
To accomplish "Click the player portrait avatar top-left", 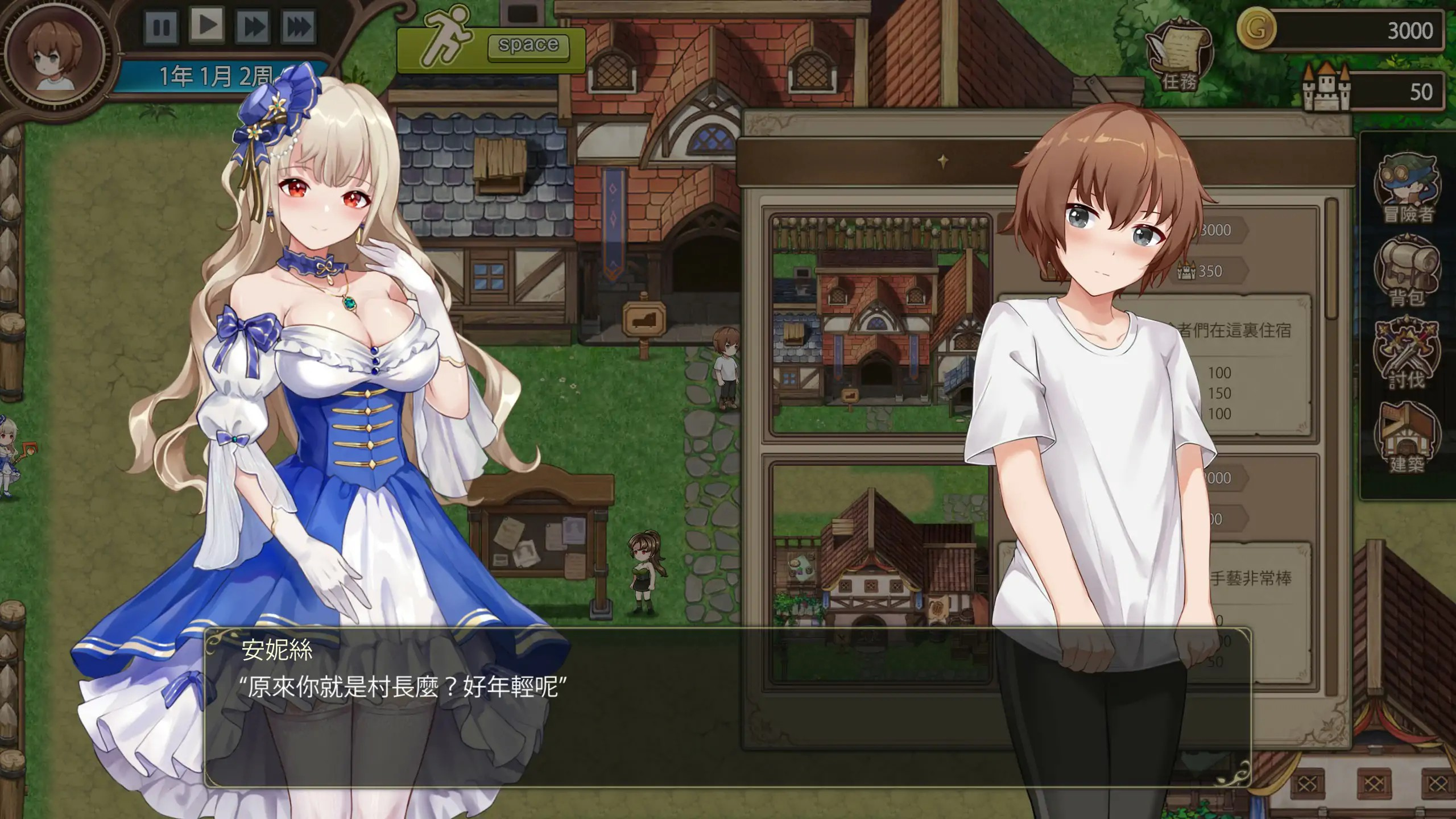I will tap(54, 54).
